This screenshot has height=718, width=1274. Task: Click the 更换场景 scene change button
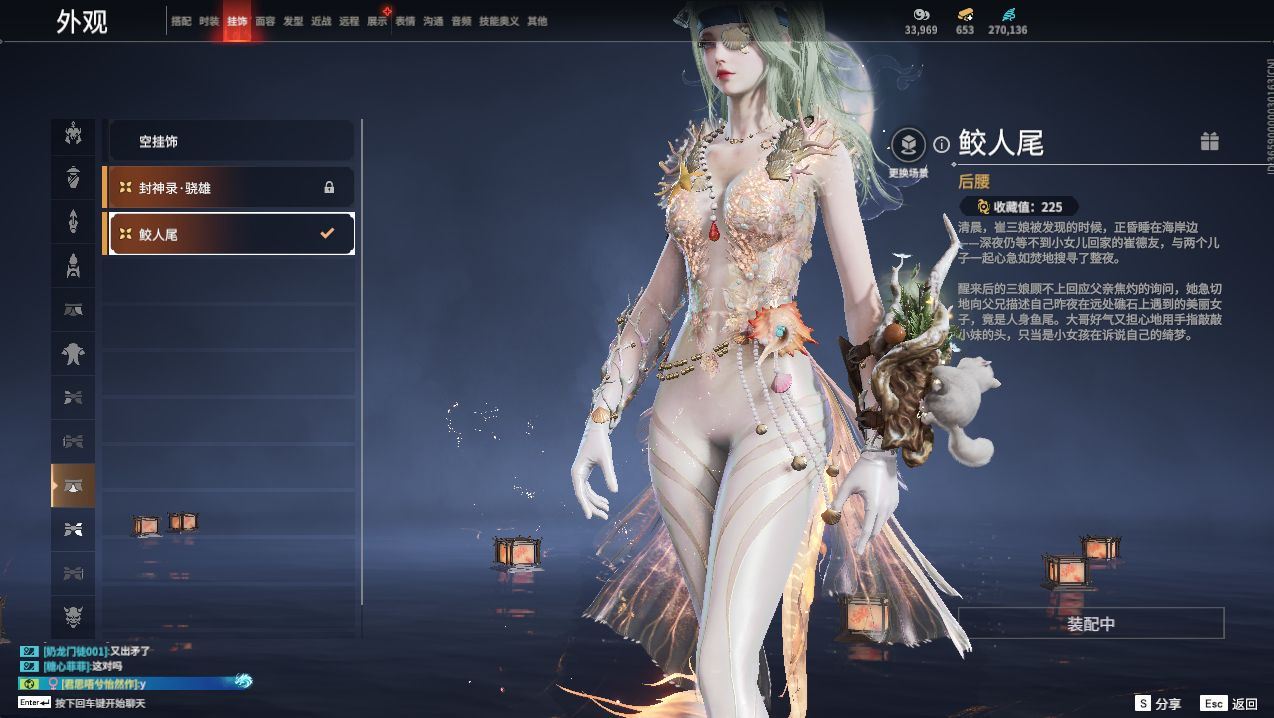click(908, 147)
